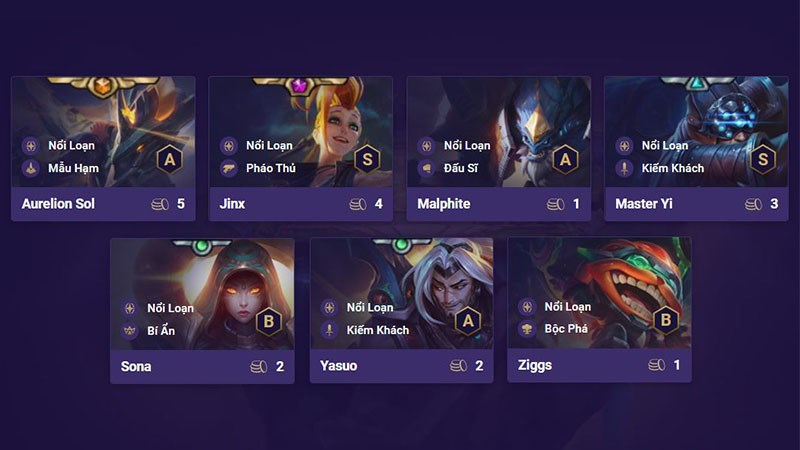Select the Sona champion card
The width and height of the screenshot is (800, 450).
(x=202, y=309)
